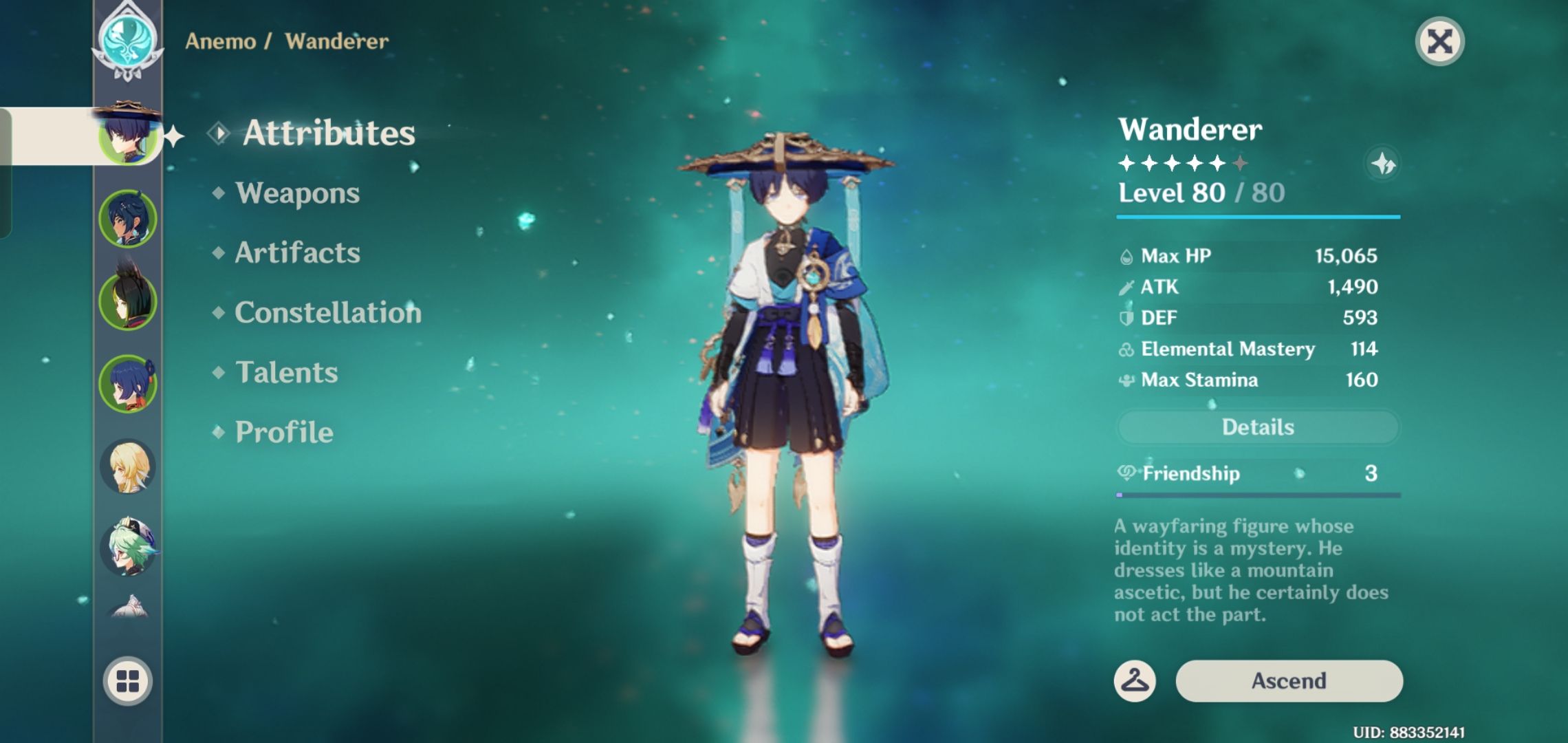Click the droplet icon next to Max HP
The height and width of the screenshot is (743, 1568).
click(x=1128, y=255)
